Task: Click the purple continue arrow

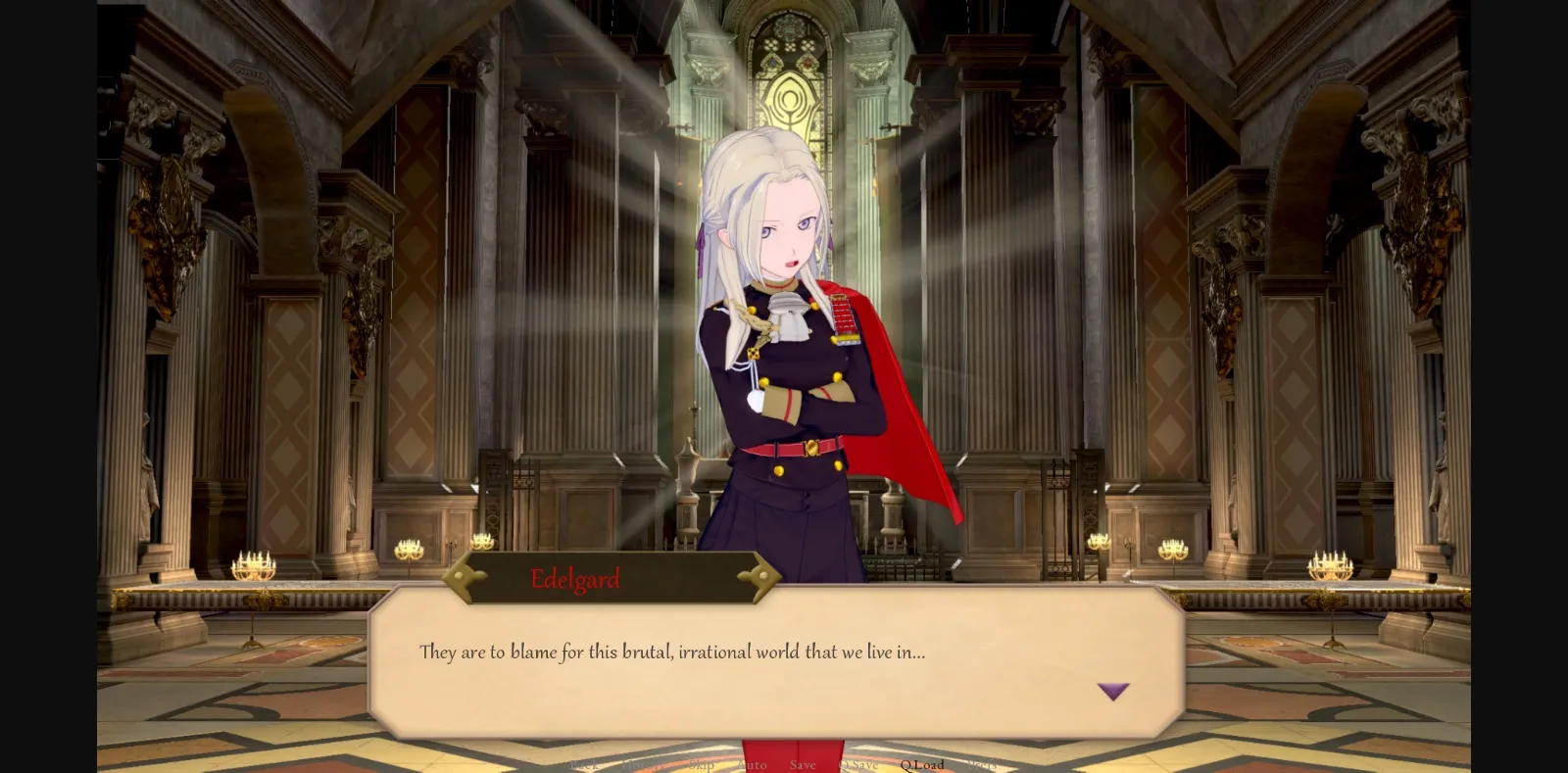Action: pyautogui.click(x=1113, y=693)
